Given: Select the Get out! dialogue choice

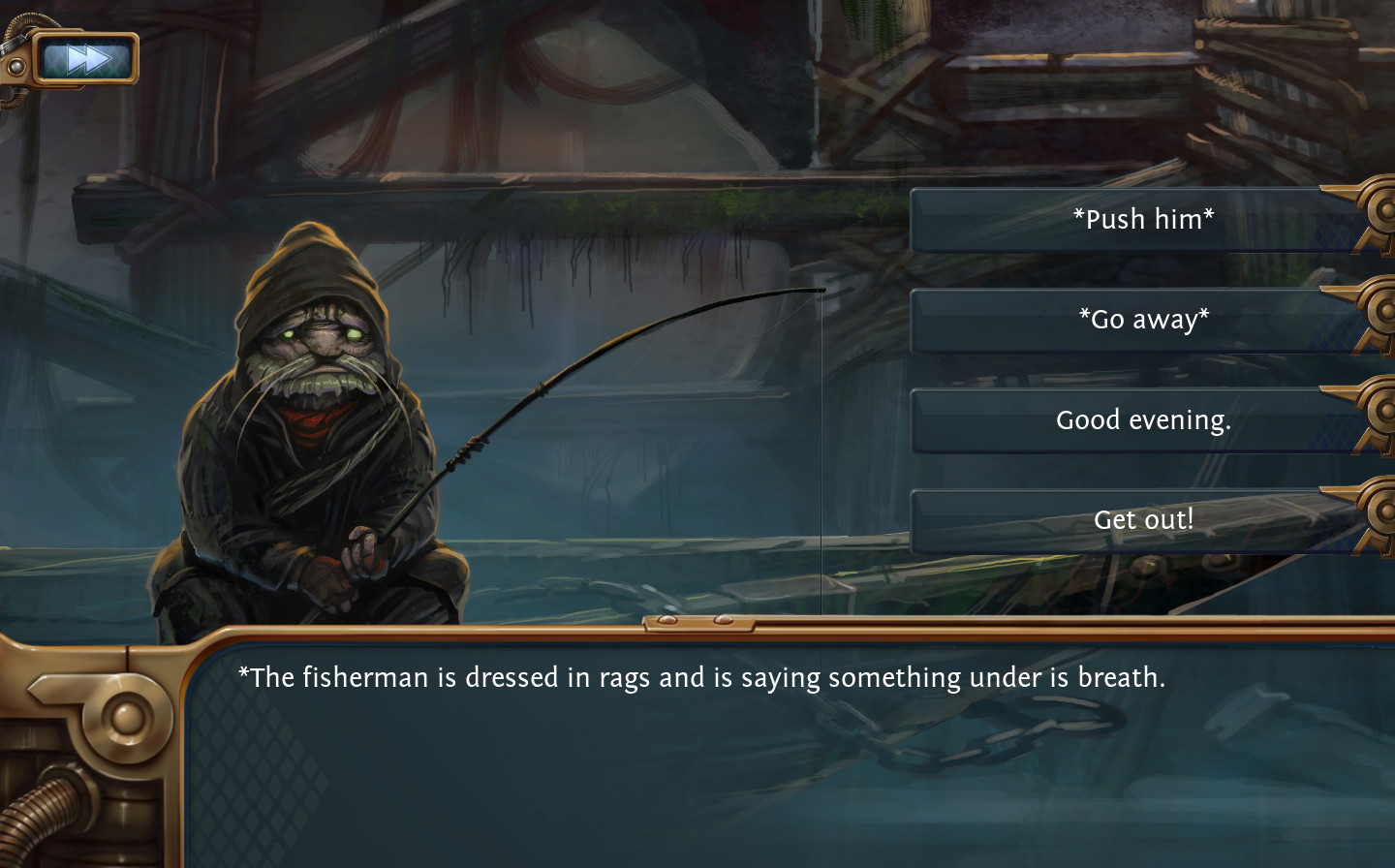Looking at the screenshot, I should coord(1143,520).
